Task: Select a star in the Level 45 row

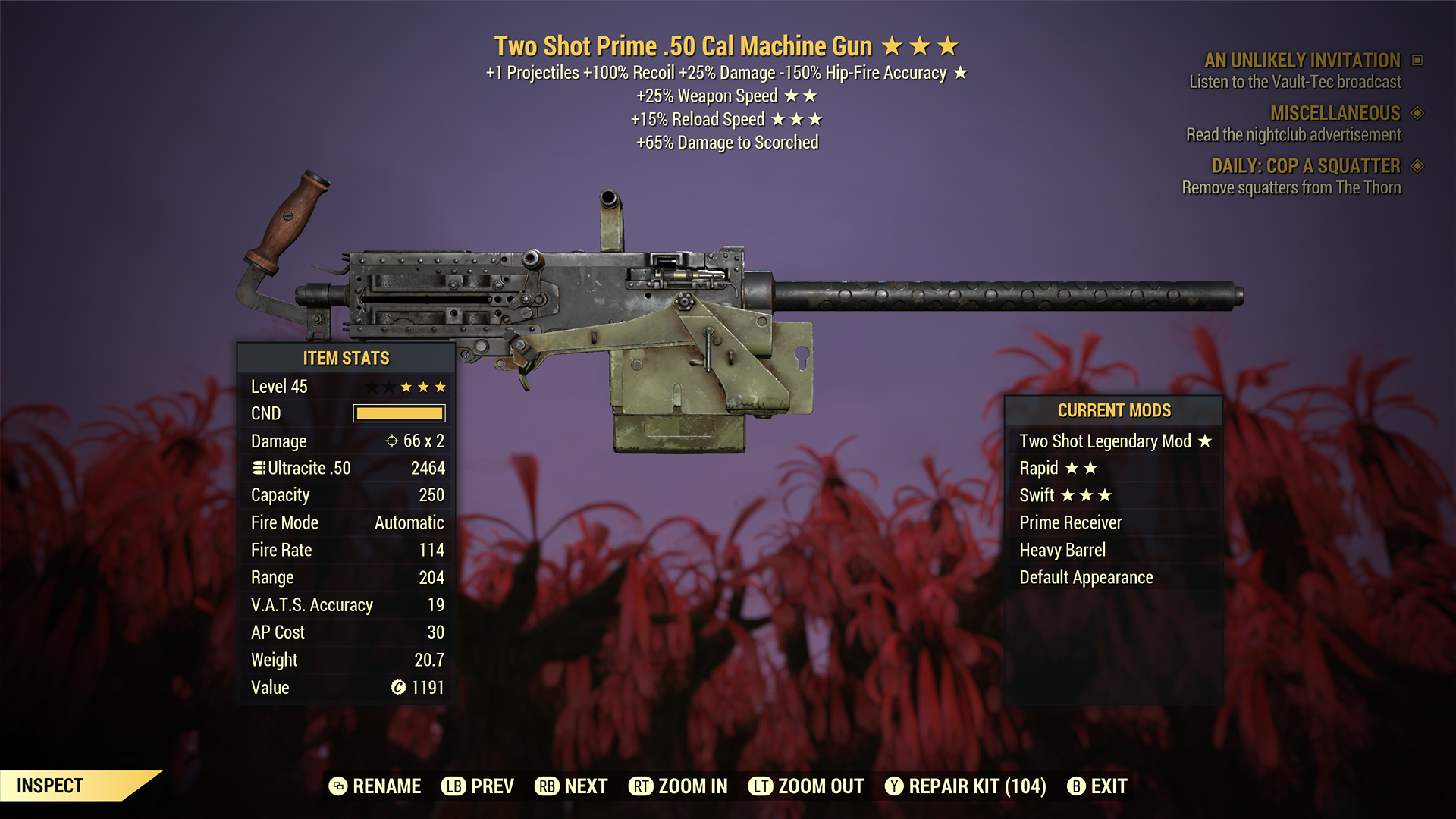Action: click(x=405, y=386)
